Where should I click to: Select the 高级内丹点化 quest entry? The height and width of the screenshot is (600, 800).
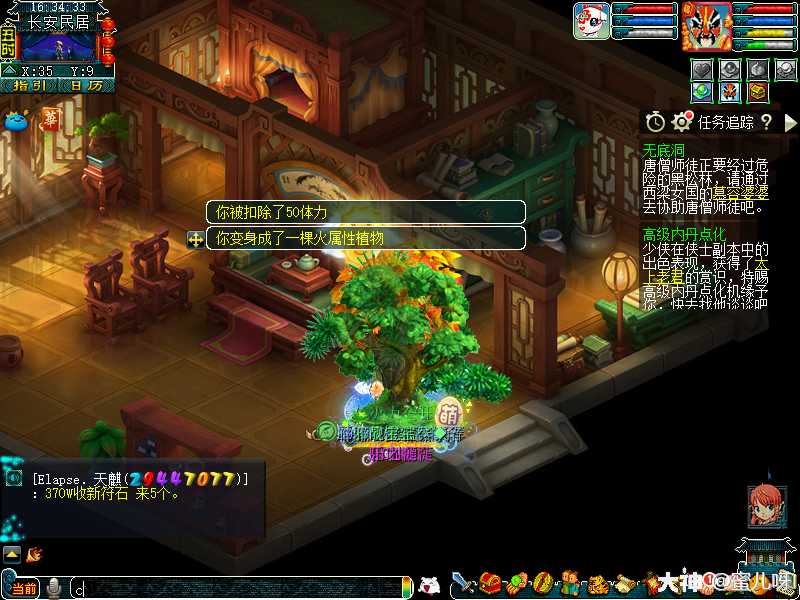[685, 234]
